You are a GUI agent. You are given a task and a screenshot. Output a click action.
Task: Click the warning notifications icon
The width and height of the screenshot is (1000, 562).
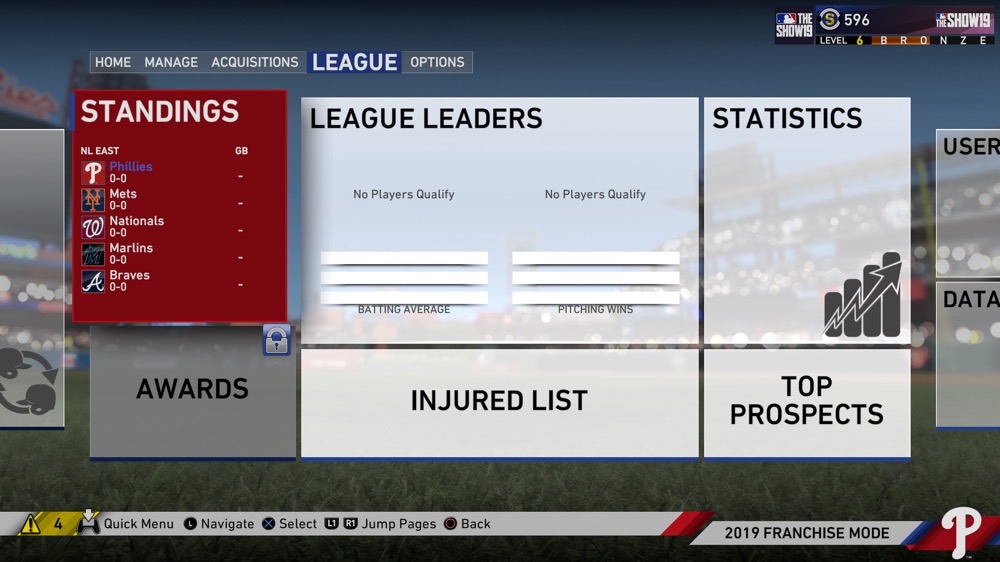31,524
